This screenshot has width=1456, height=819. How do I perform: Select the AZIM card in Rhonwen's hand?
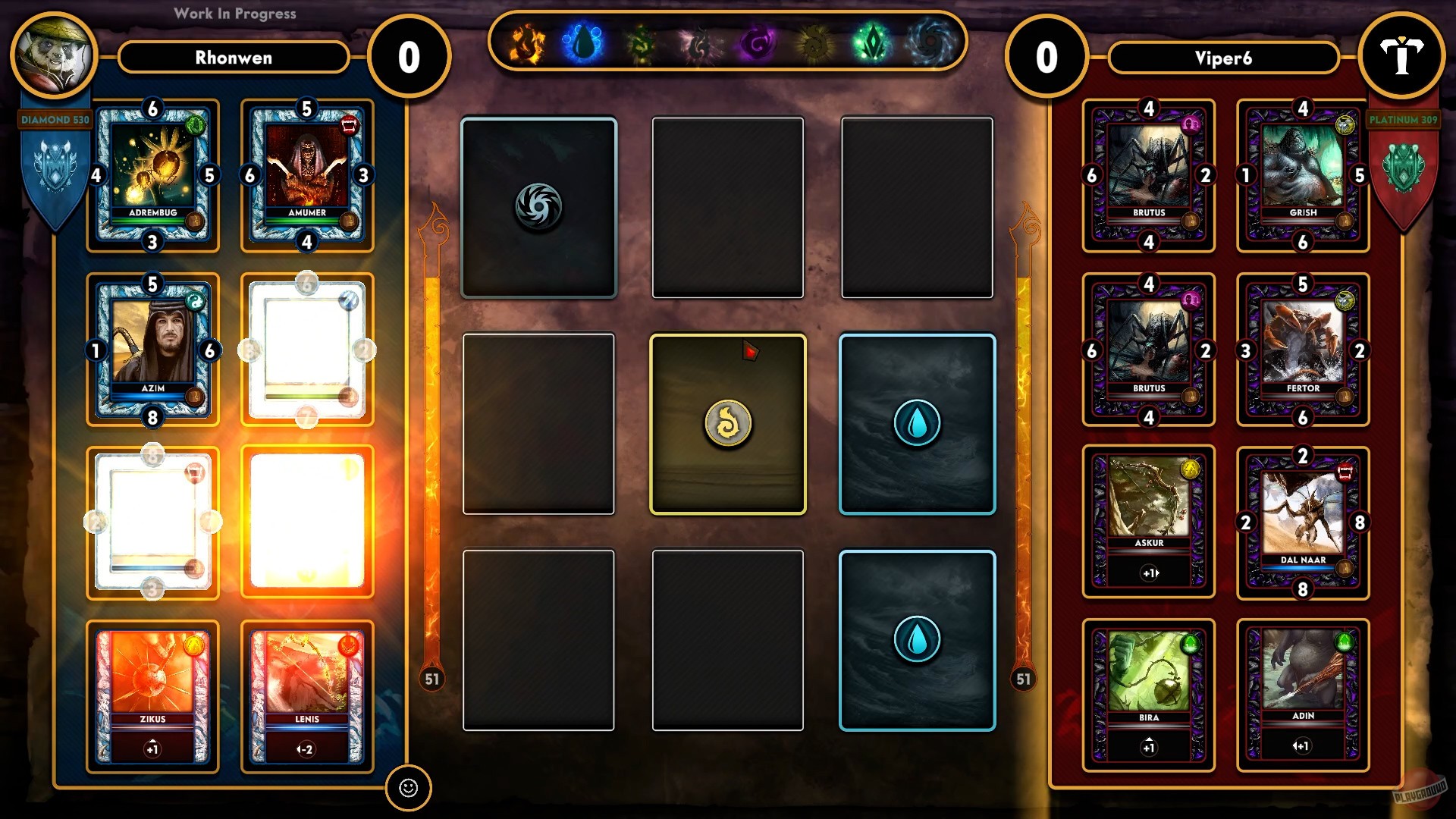coord(152,349)
